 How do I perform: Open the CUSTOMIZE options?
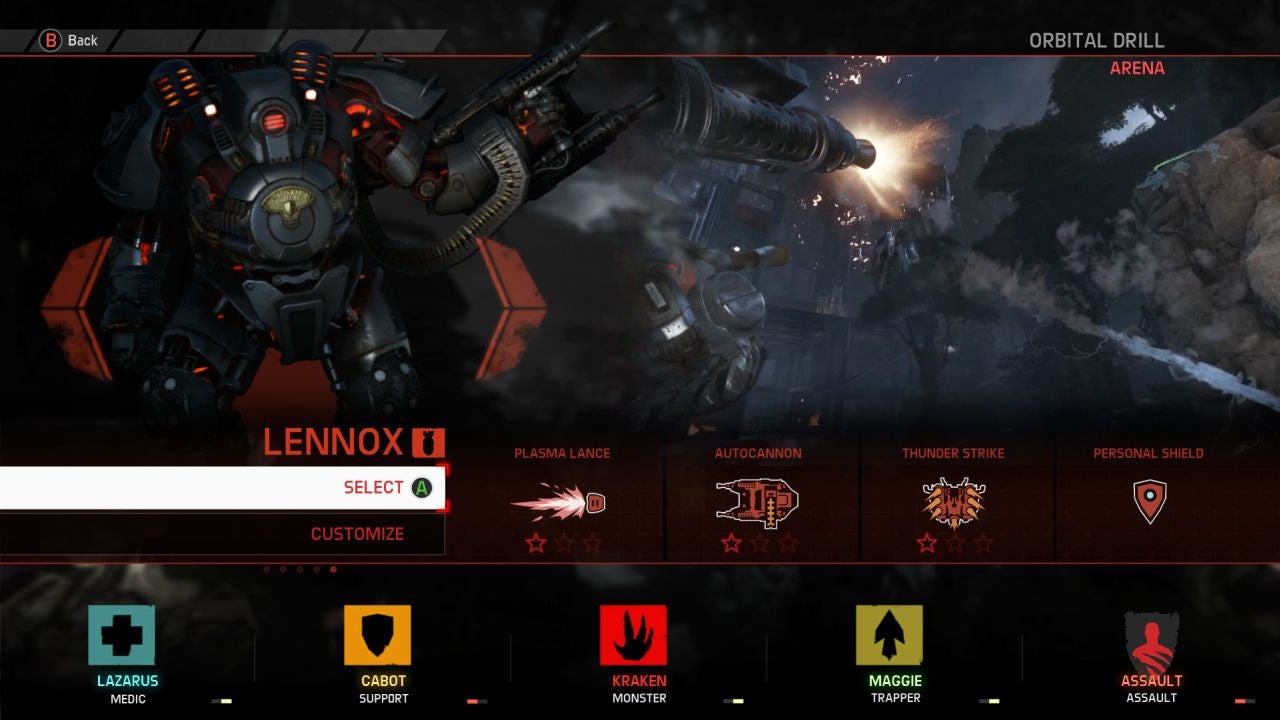(x=356, y=533)
